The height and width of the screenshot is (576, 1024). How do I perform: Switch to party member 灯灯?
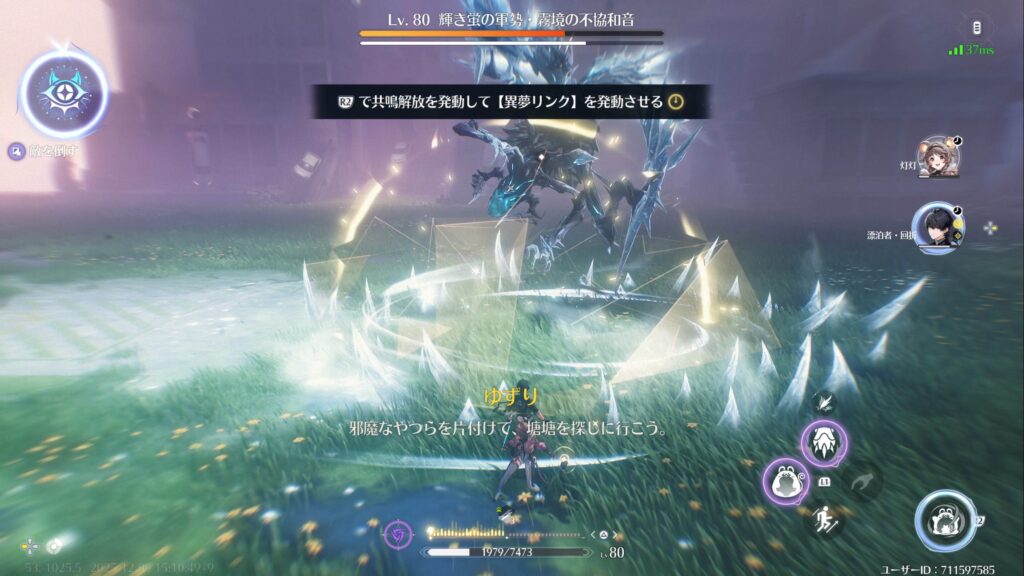point(938,157)
